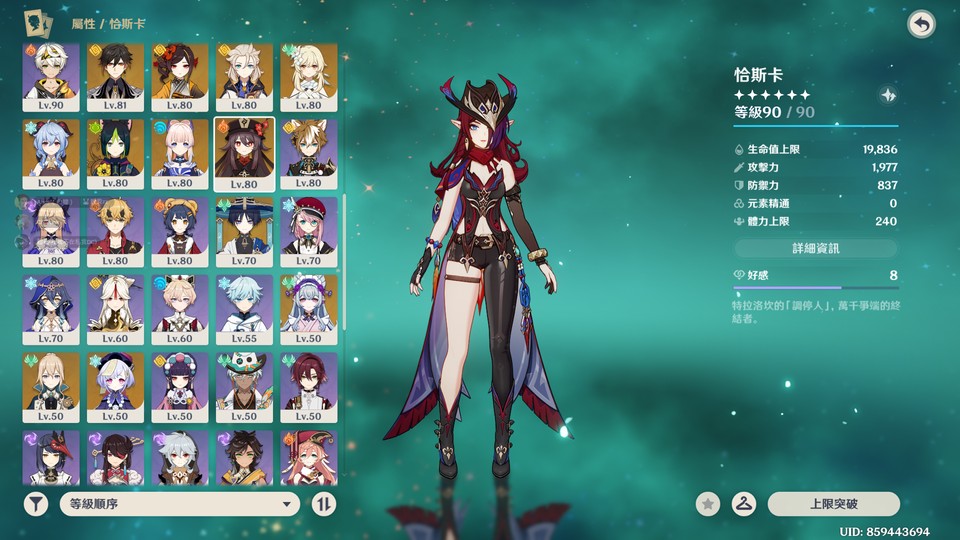Select the Lv.81 Zhongli portrait

[115, 76]
